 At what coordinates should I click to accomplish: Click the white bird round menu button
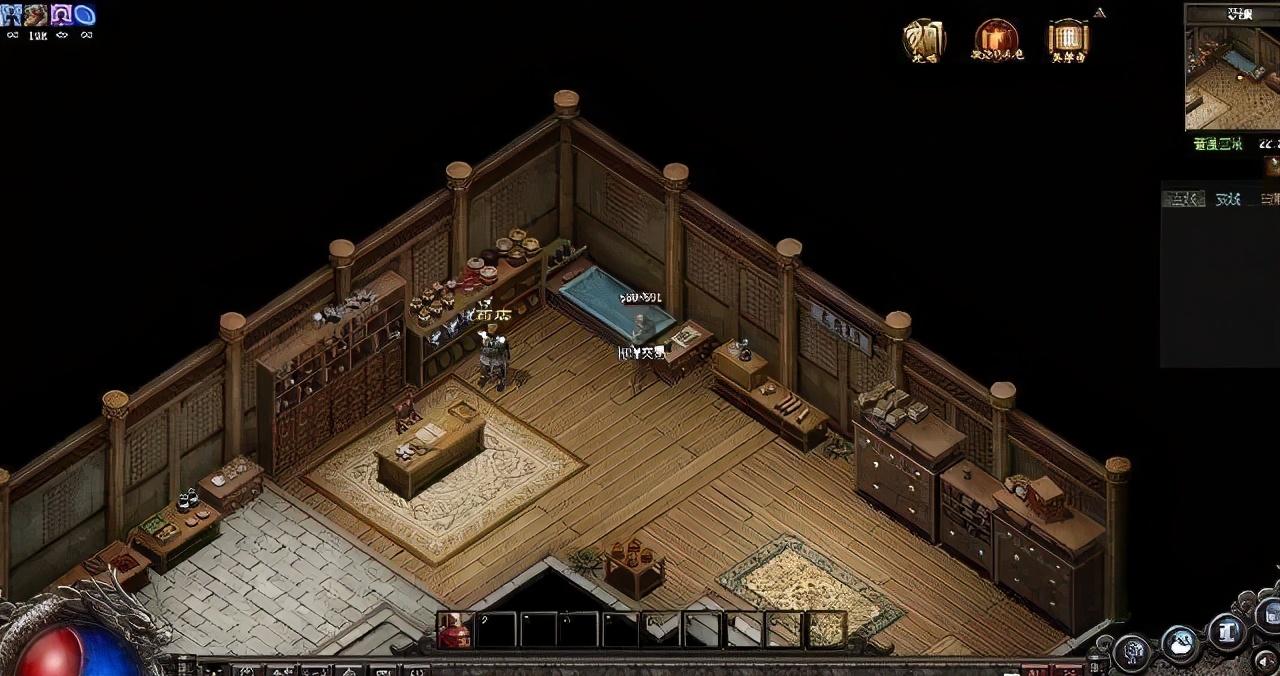(x=1180, y=644)
